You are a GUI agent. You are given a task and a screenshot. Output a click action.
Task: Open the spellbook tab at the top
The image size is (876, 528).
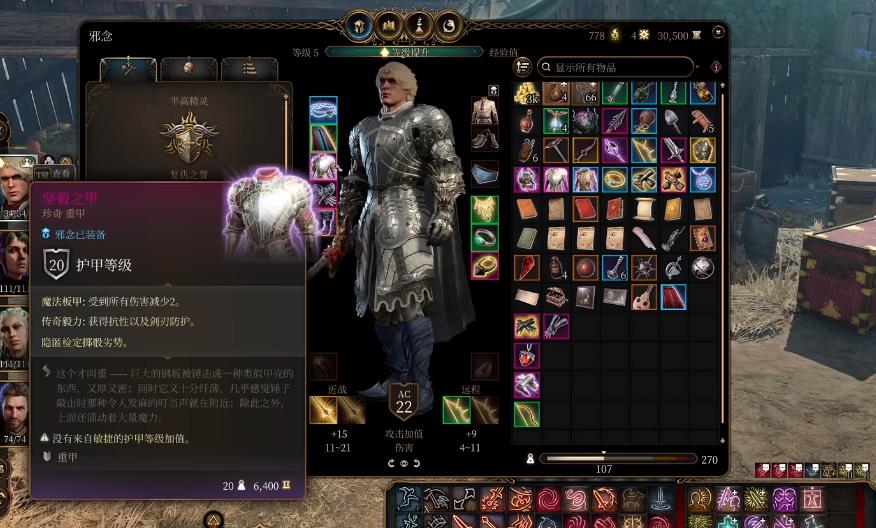[x=389, y=26]
